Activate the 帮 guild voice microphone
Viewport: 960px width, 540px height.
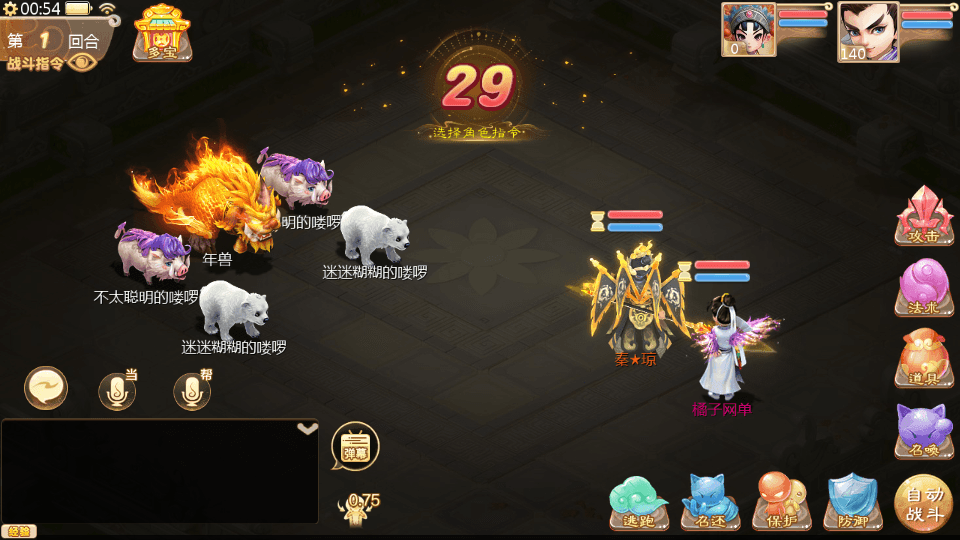click(x=193, y=391)
